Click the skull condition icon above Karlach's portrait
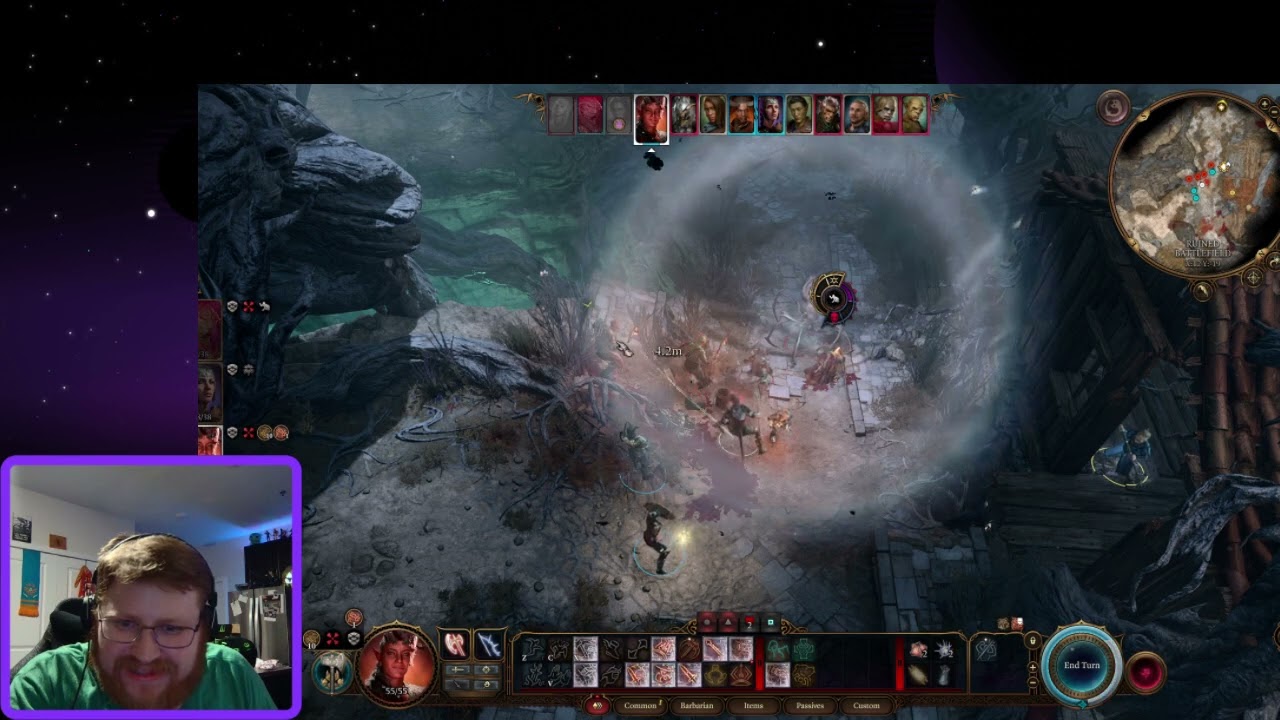 point(354,637)
